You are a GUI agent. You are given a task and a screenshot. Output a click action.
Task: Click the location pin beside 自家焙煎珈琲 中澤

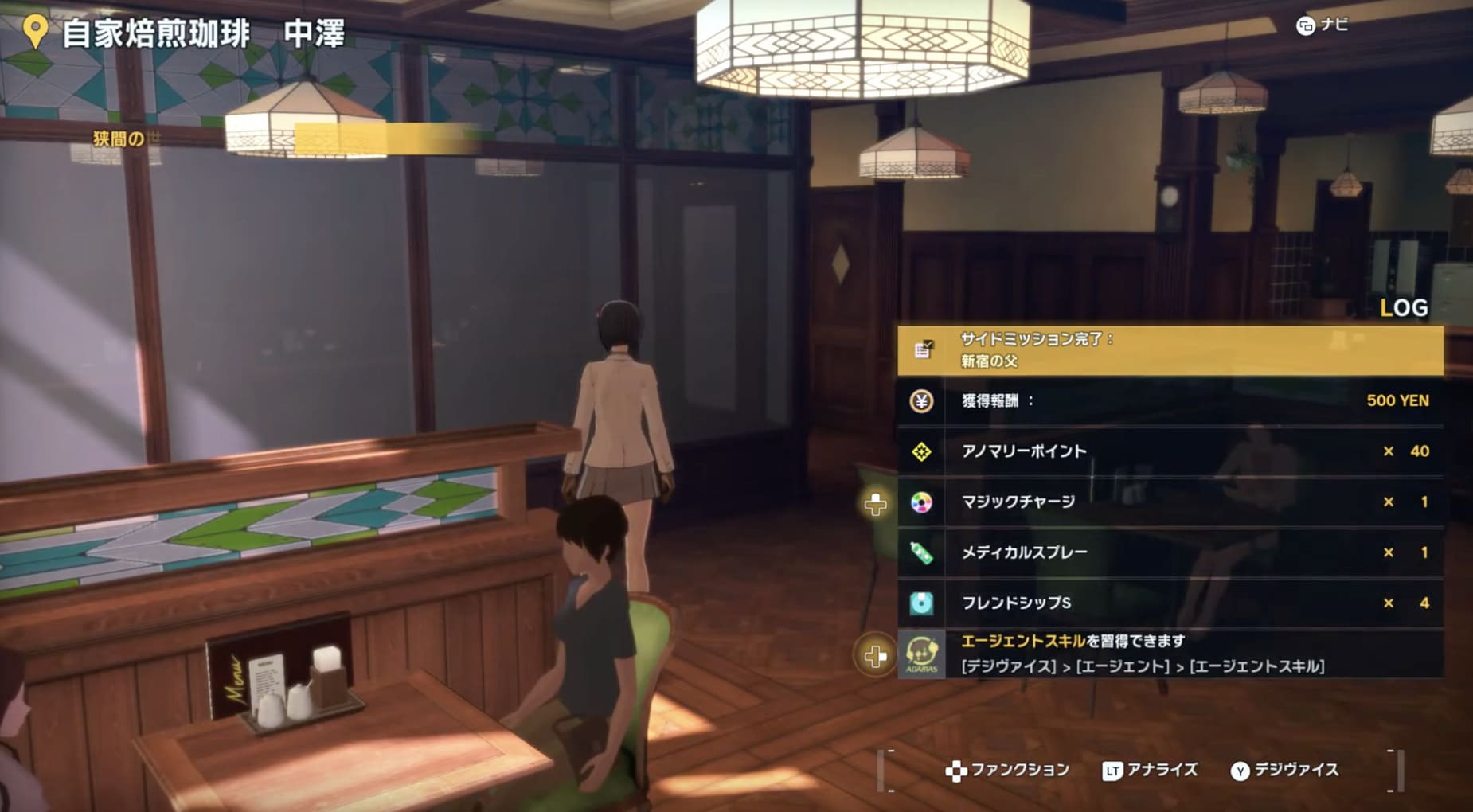pyautogui.click(x=35, y=32)
